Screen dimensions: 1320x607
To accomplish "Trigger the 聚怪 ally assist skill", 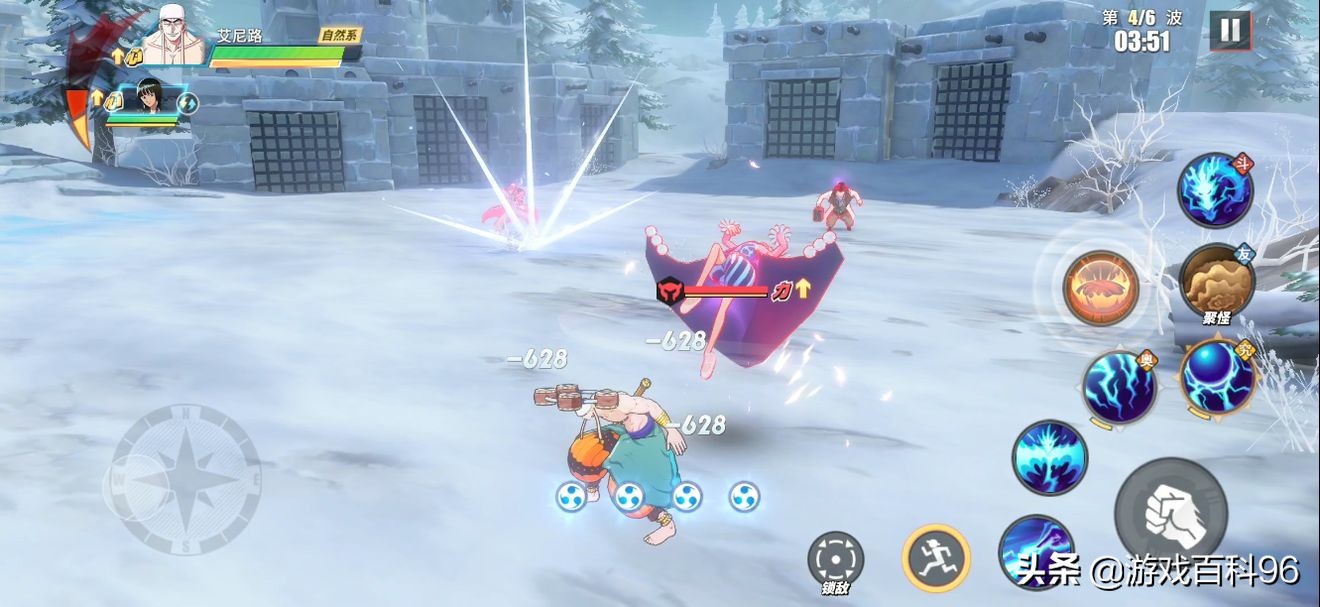I will 1216,281.
